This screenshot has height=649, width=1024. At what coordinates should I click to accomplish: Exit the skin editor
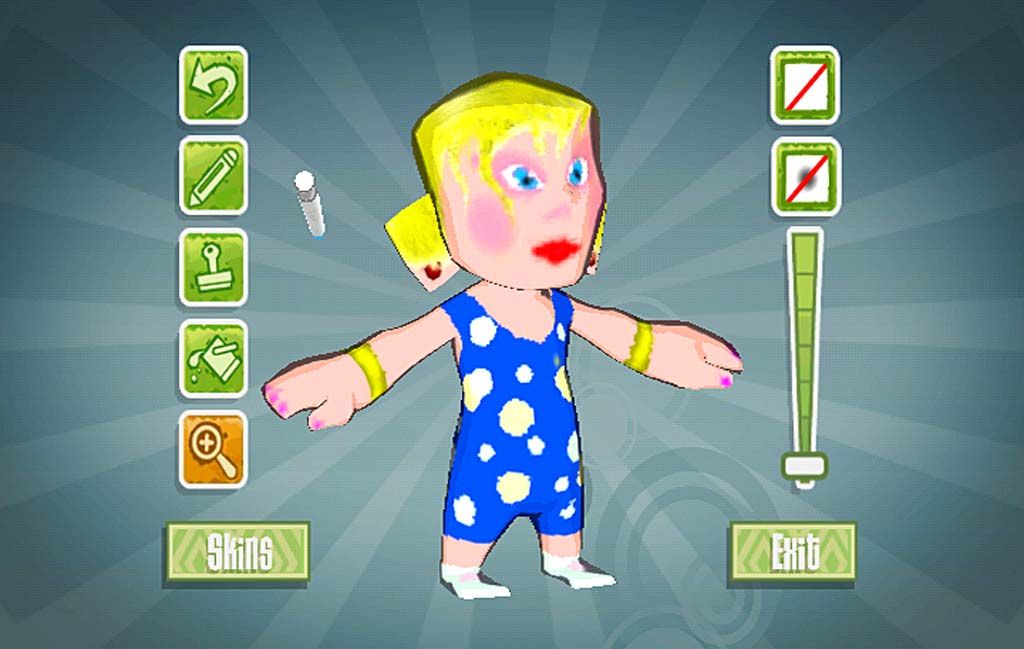click(794, 551)
